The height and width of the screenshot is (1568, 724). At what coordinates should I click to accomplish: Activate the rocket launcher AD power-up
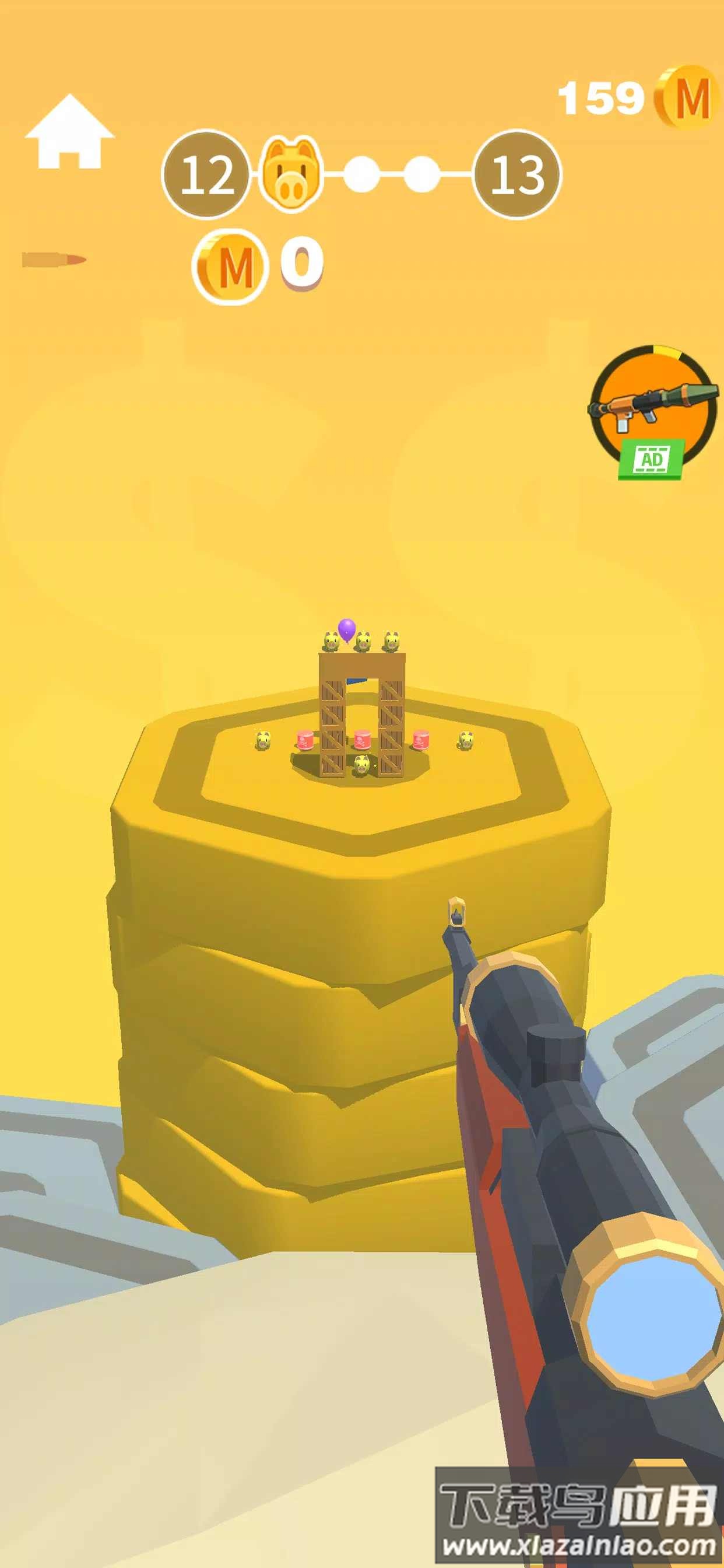[652, 409]
